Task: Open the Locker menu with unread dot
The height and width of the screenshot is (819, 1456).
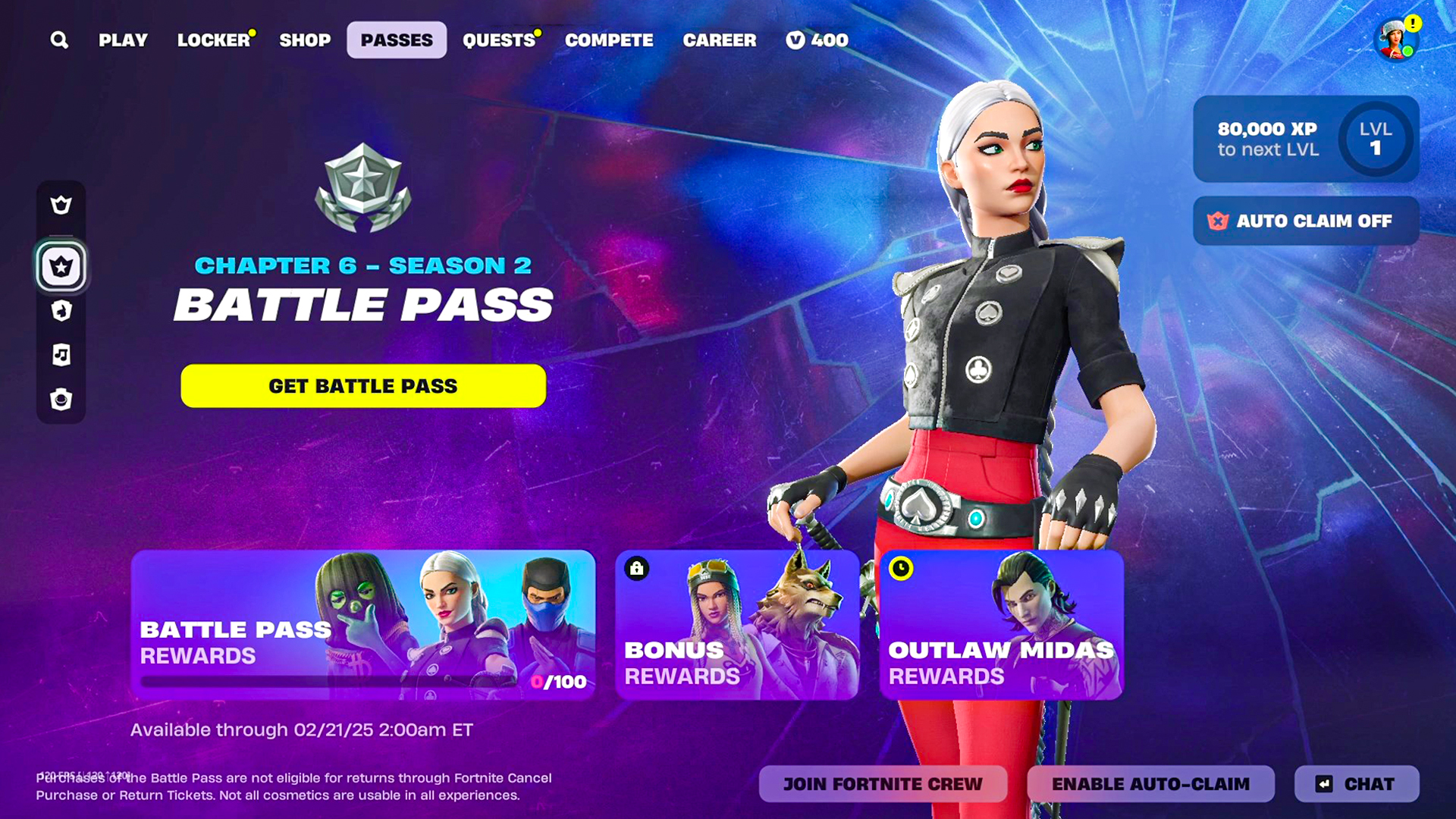Action: coord(215,40)
